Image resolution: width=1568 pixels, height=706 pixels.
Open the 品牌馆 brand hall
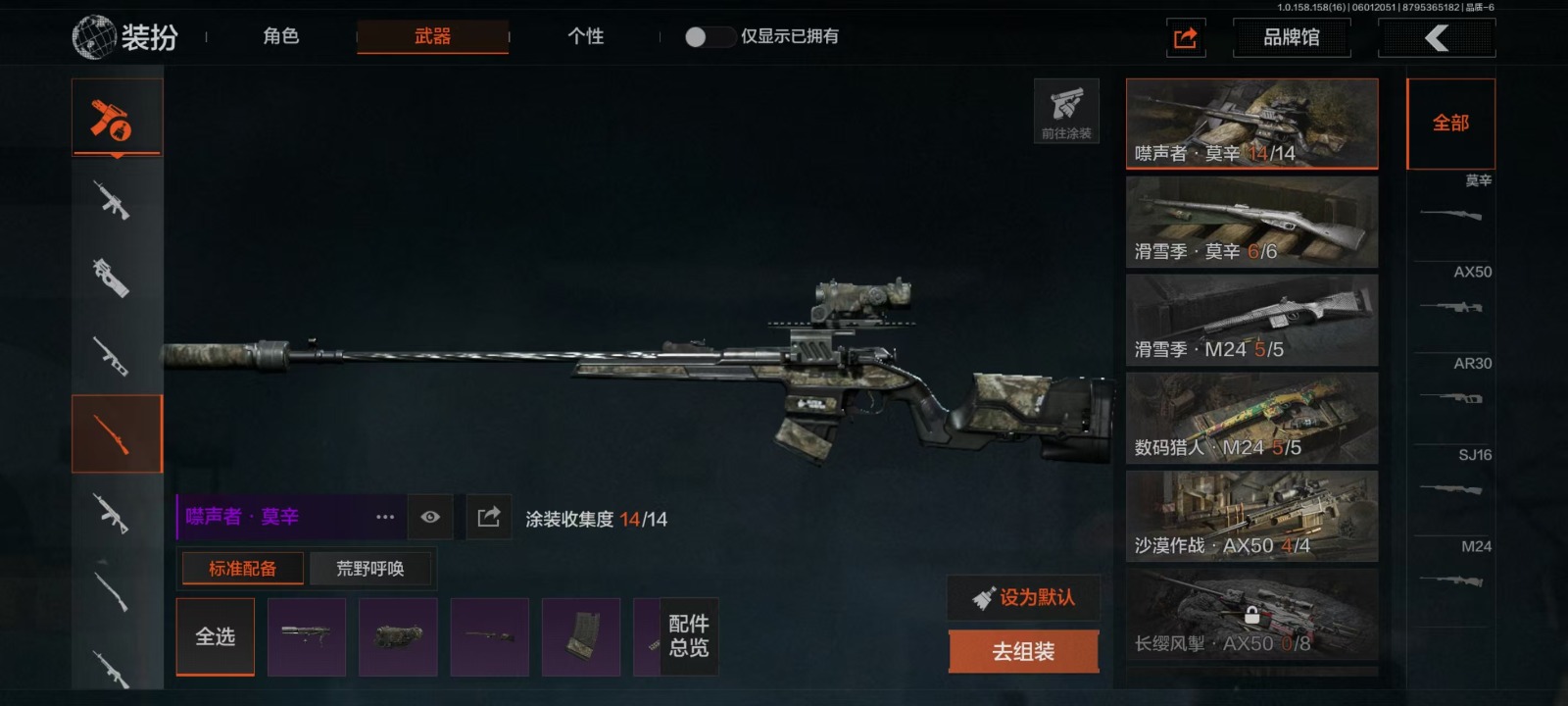pos(1291,37)
